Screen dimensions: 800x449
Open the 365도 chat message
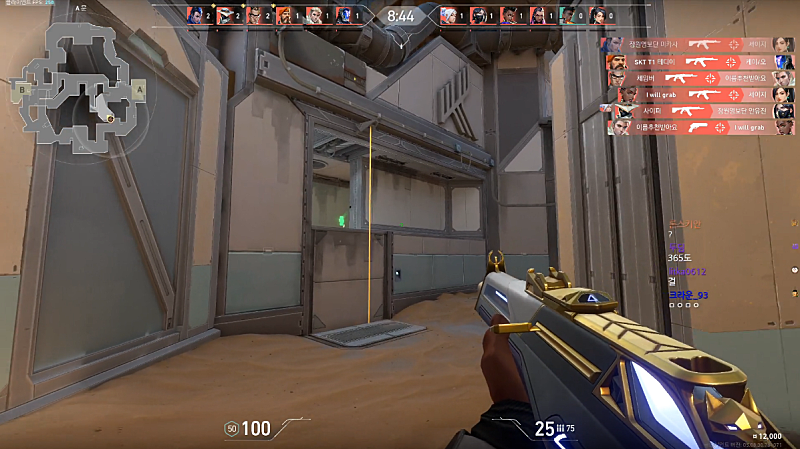click(679, 257)
